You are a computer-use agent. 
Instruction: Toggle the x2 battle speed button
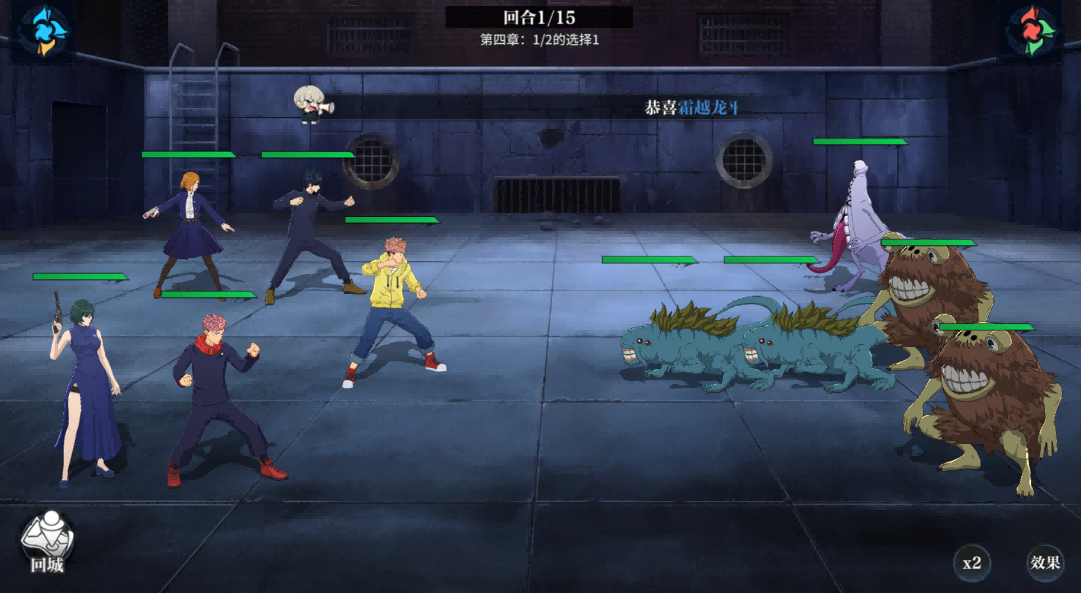point(971,562)
